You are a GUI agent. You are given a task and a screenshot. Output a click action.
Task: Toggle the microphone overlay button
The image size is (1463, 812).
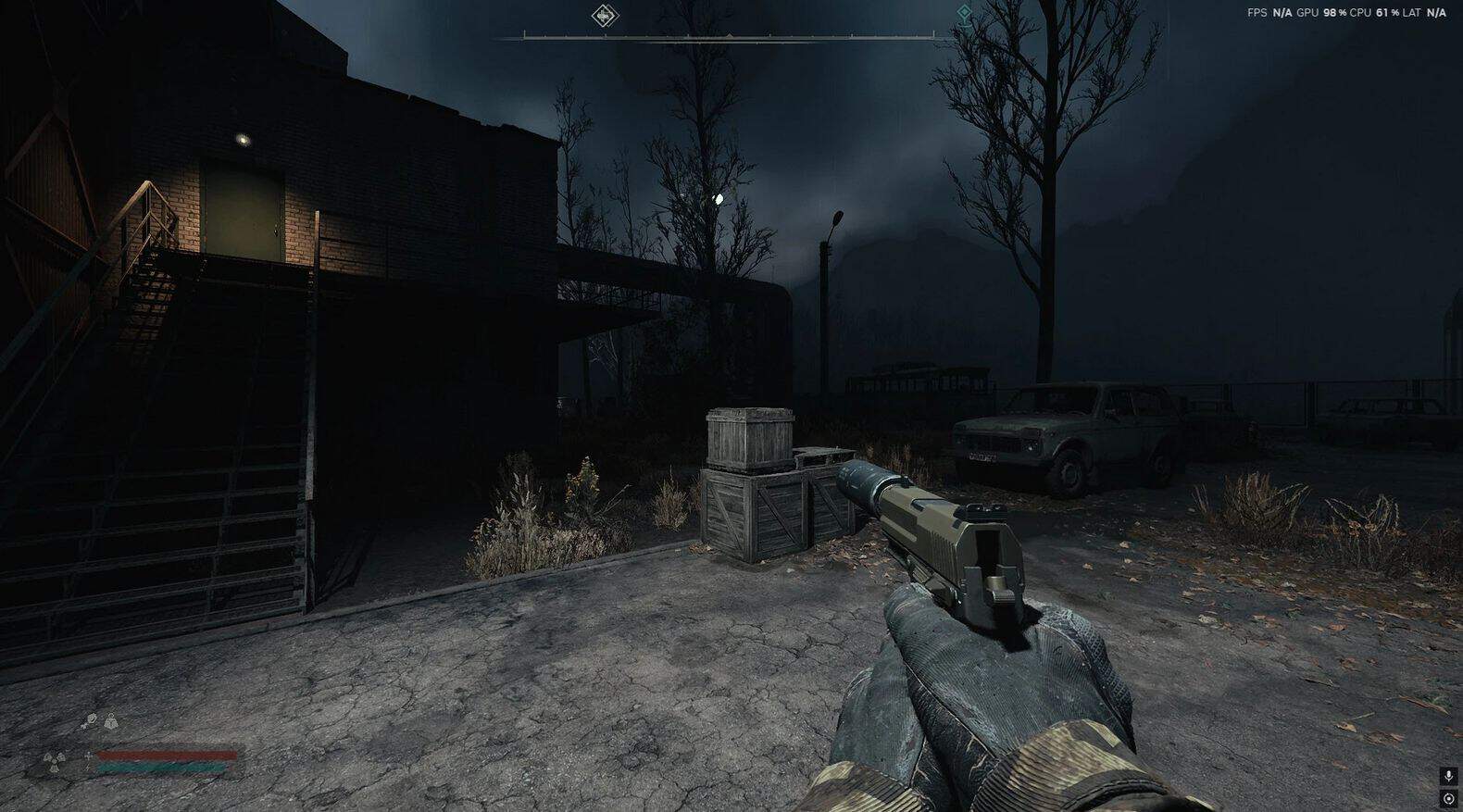[1449, 776]
